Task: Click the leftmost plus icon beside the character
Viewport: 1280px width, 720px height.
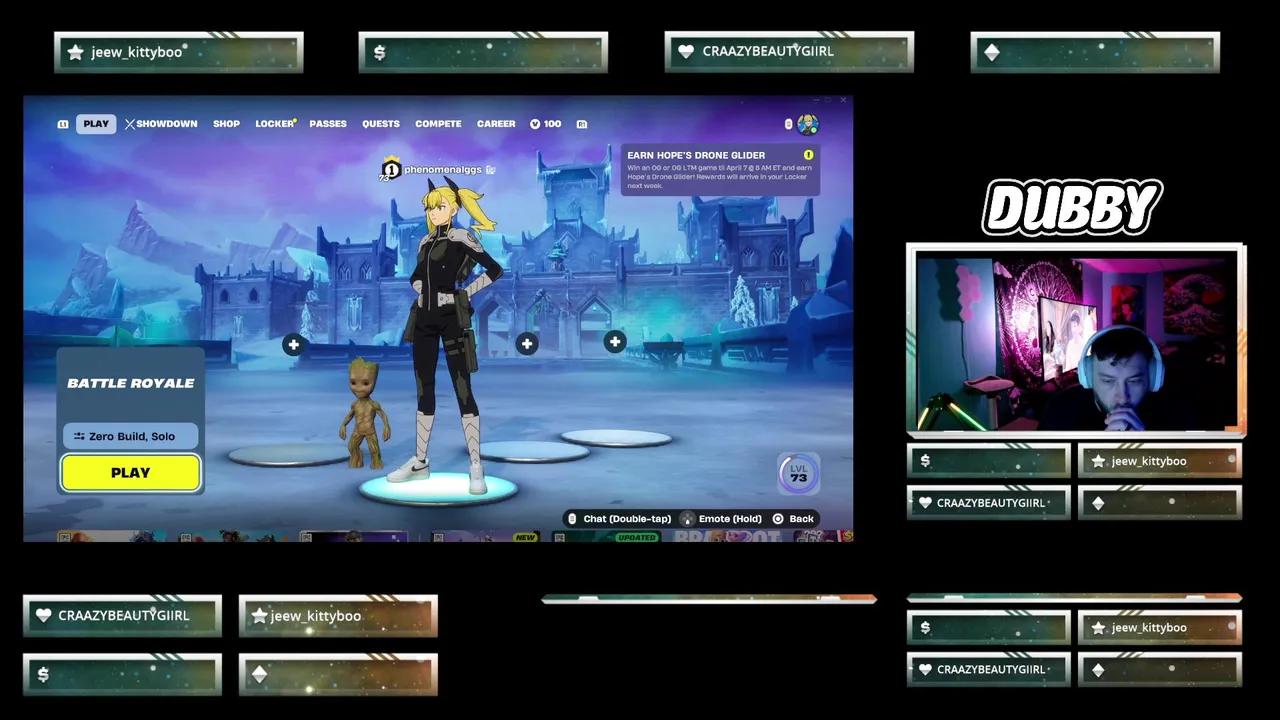Action: point(293,344)
